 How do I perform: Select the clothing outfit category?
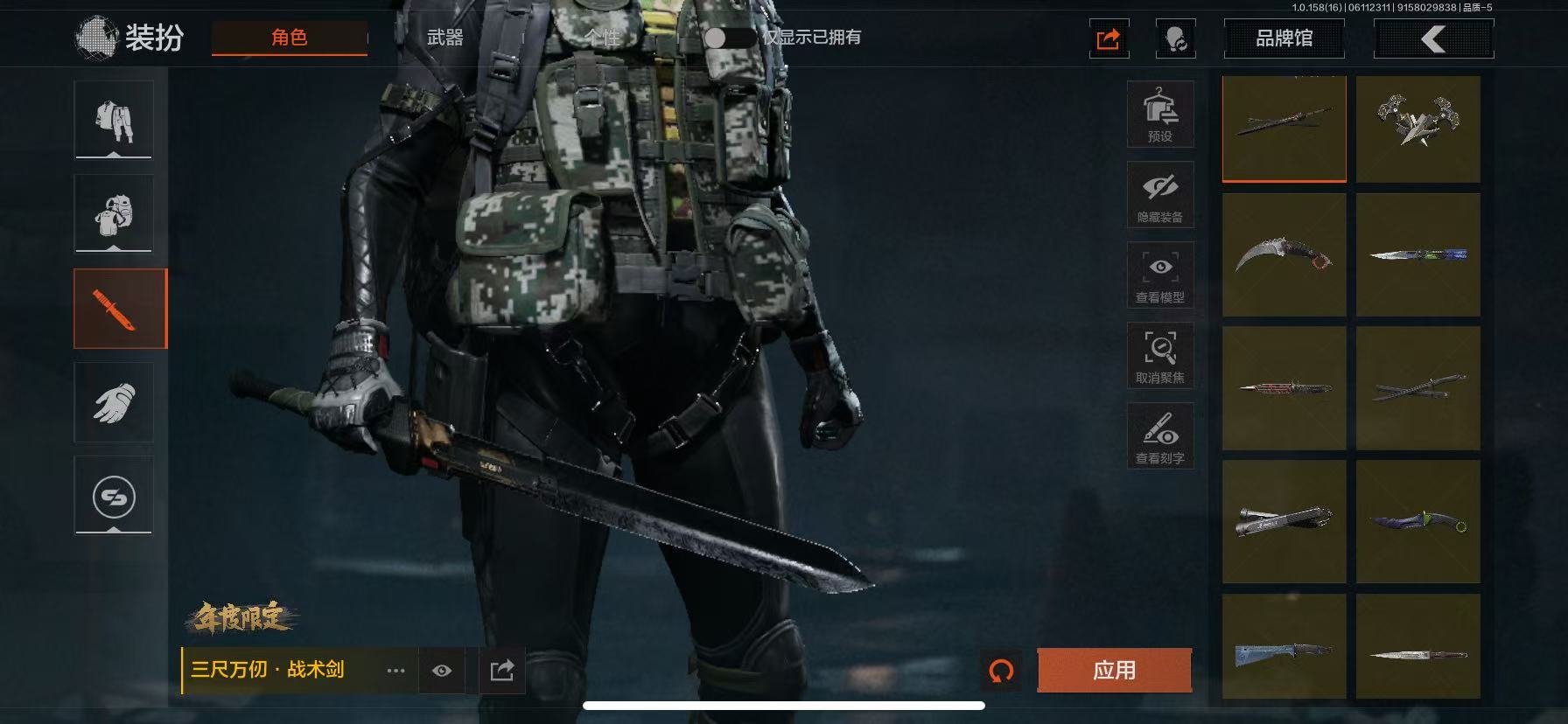(114, 120)
